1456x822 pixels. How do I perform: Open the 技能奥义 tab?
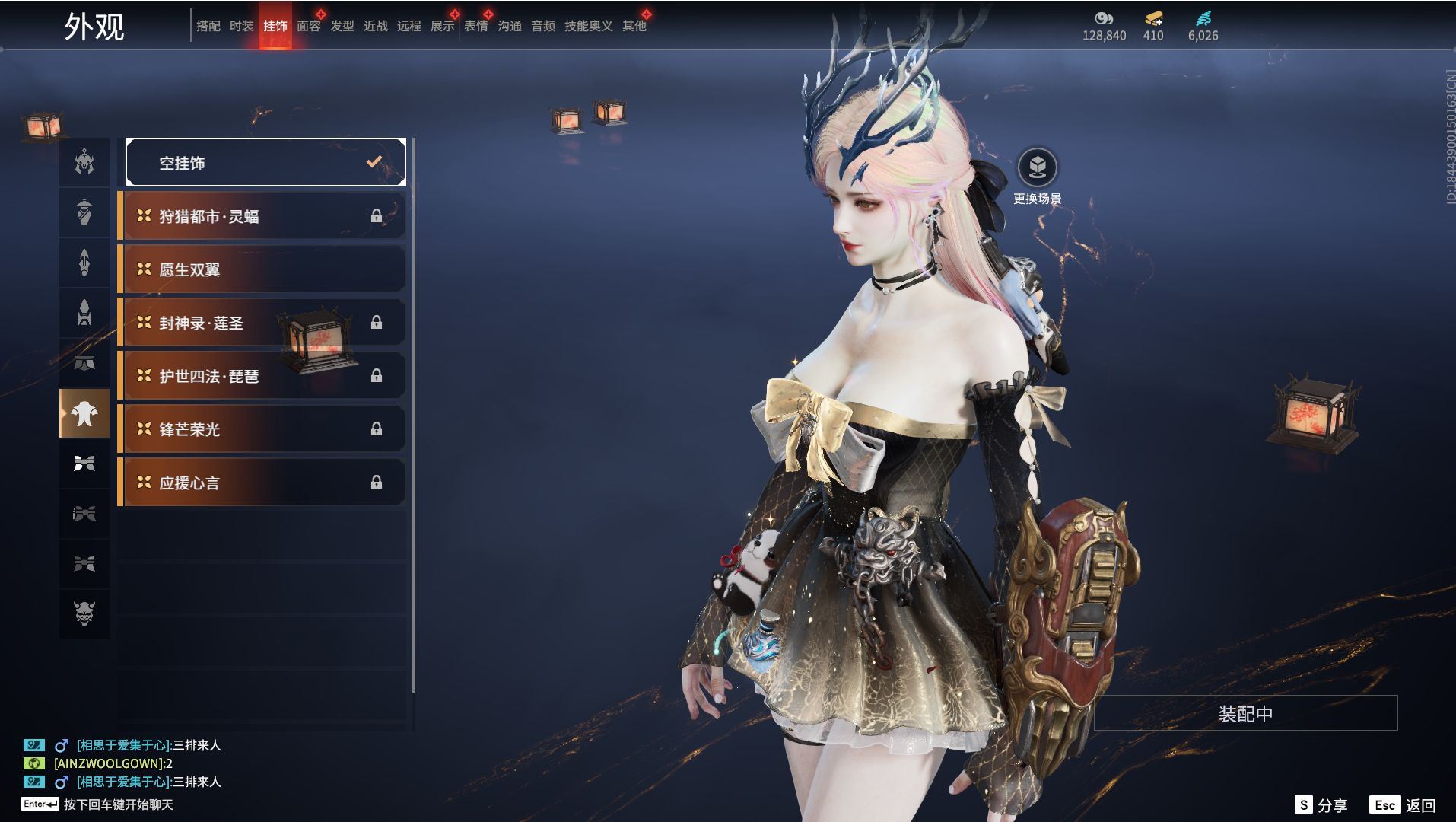click(588, 26)
